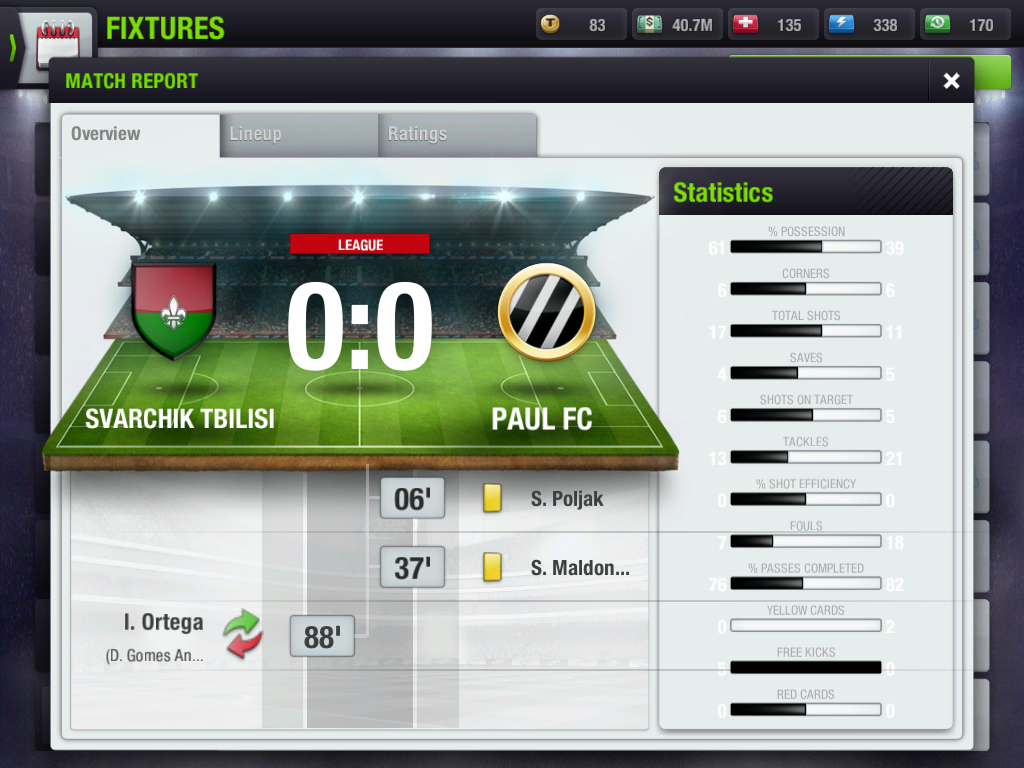Viewport: 1024px width, 768px height.
Task: View S. Maldon's 37' yellow card event
Action: tap(579, 569)
